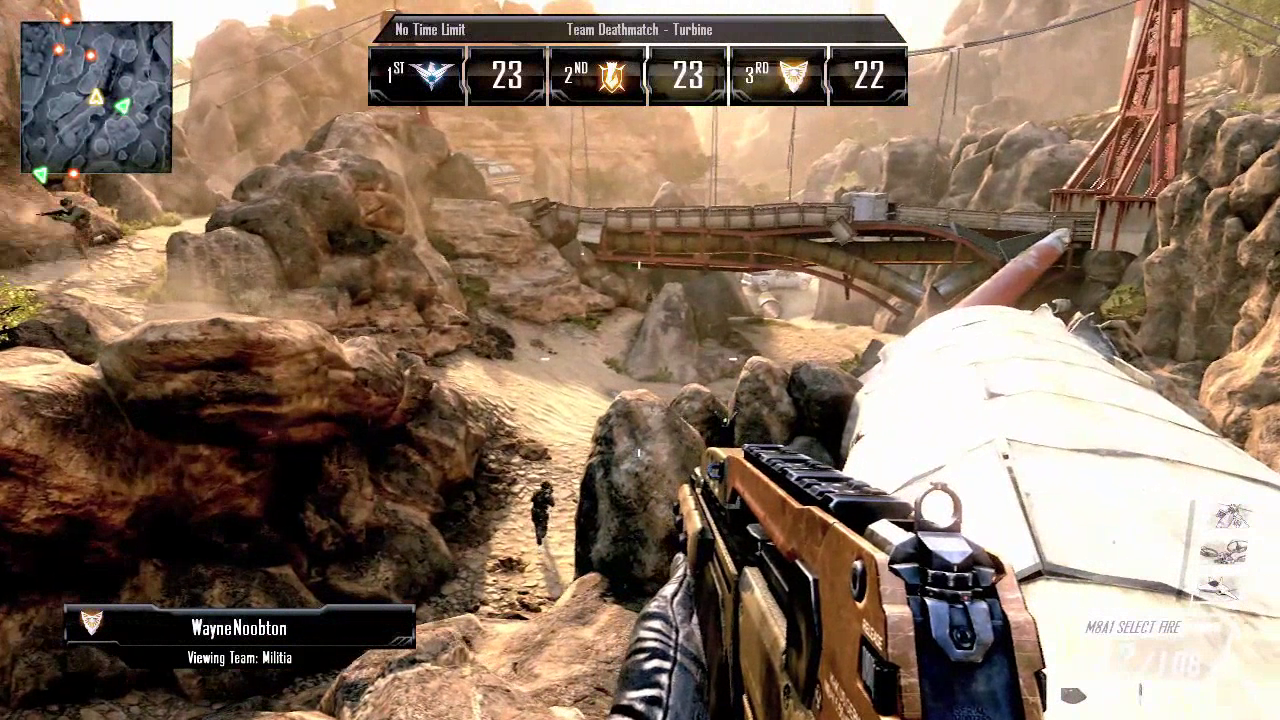Activate the fighter jet scorestreak icon
This screenshot has width=1280, height=720.
[1220, 588]
